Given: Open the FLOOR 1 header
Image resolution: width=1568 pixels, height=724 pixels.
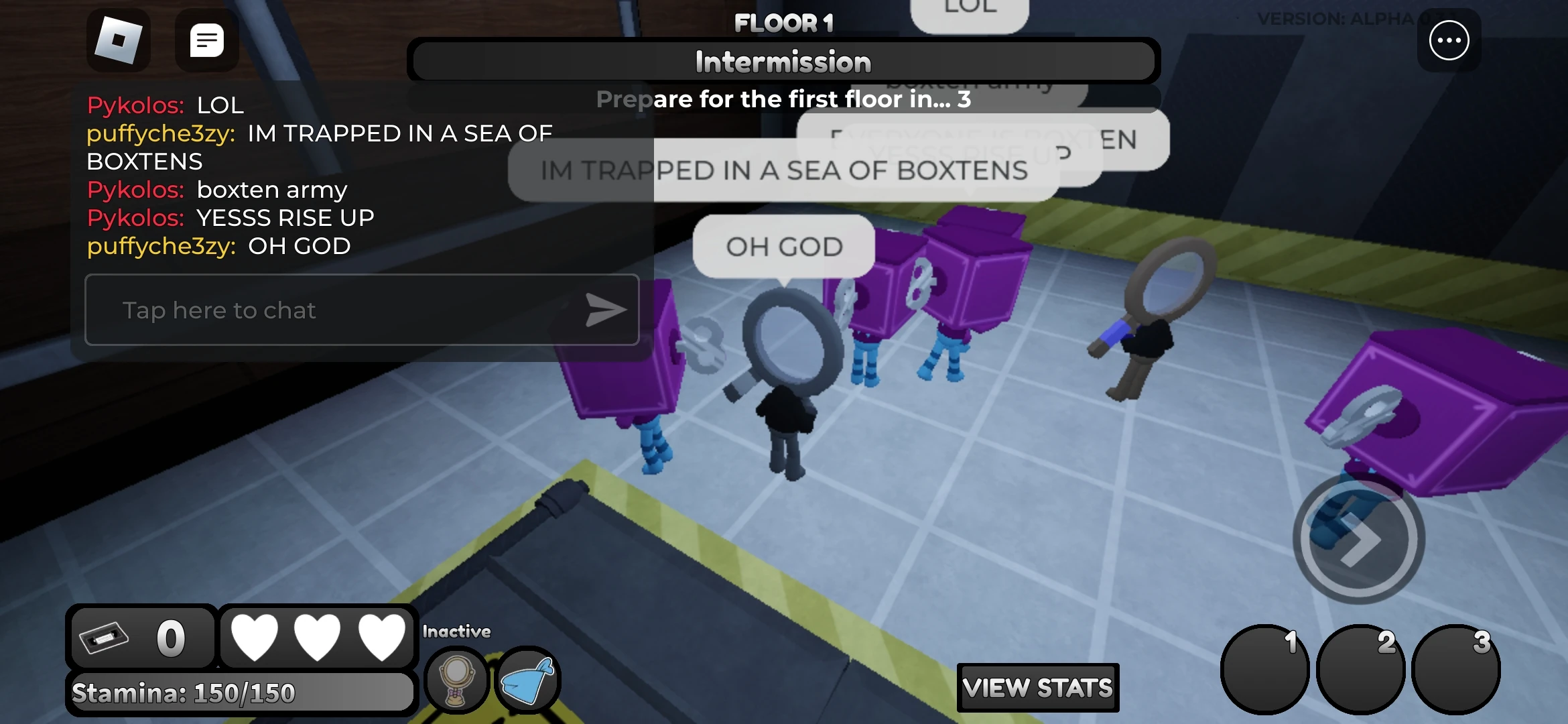Looking at the screenshot, I should [x=783, y=24].
